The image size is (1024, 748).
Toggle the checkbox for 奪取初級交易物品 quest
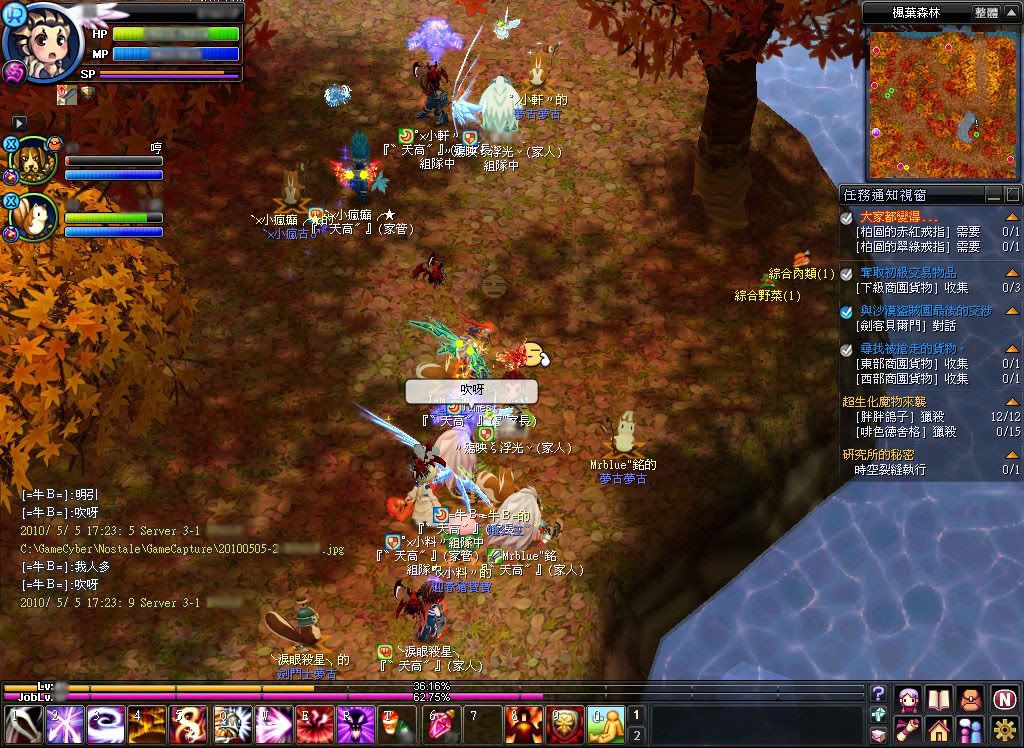[x=847, y=272]
